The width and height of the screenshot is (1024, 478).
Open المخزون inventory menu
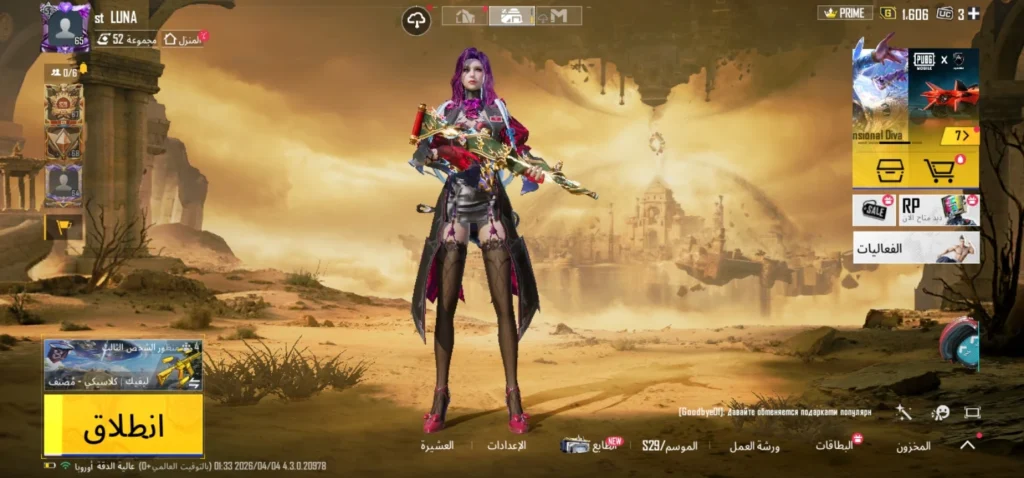click(x=912, y=446)
